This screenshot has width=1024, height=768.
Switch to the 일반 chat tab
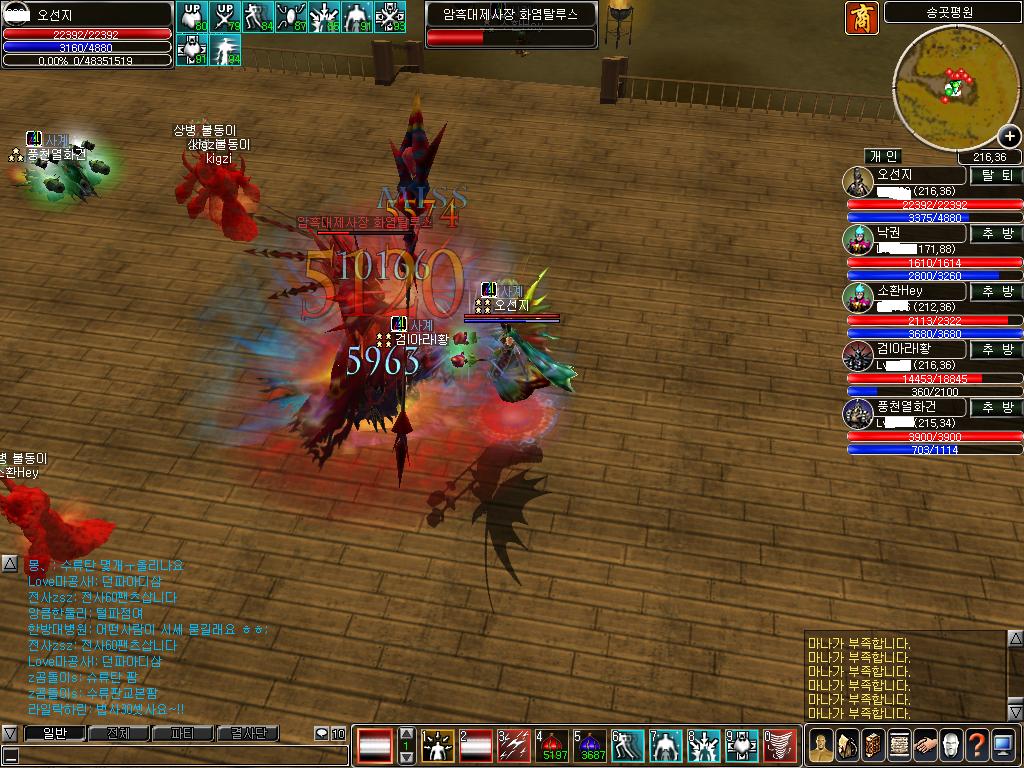coord(53,734)
